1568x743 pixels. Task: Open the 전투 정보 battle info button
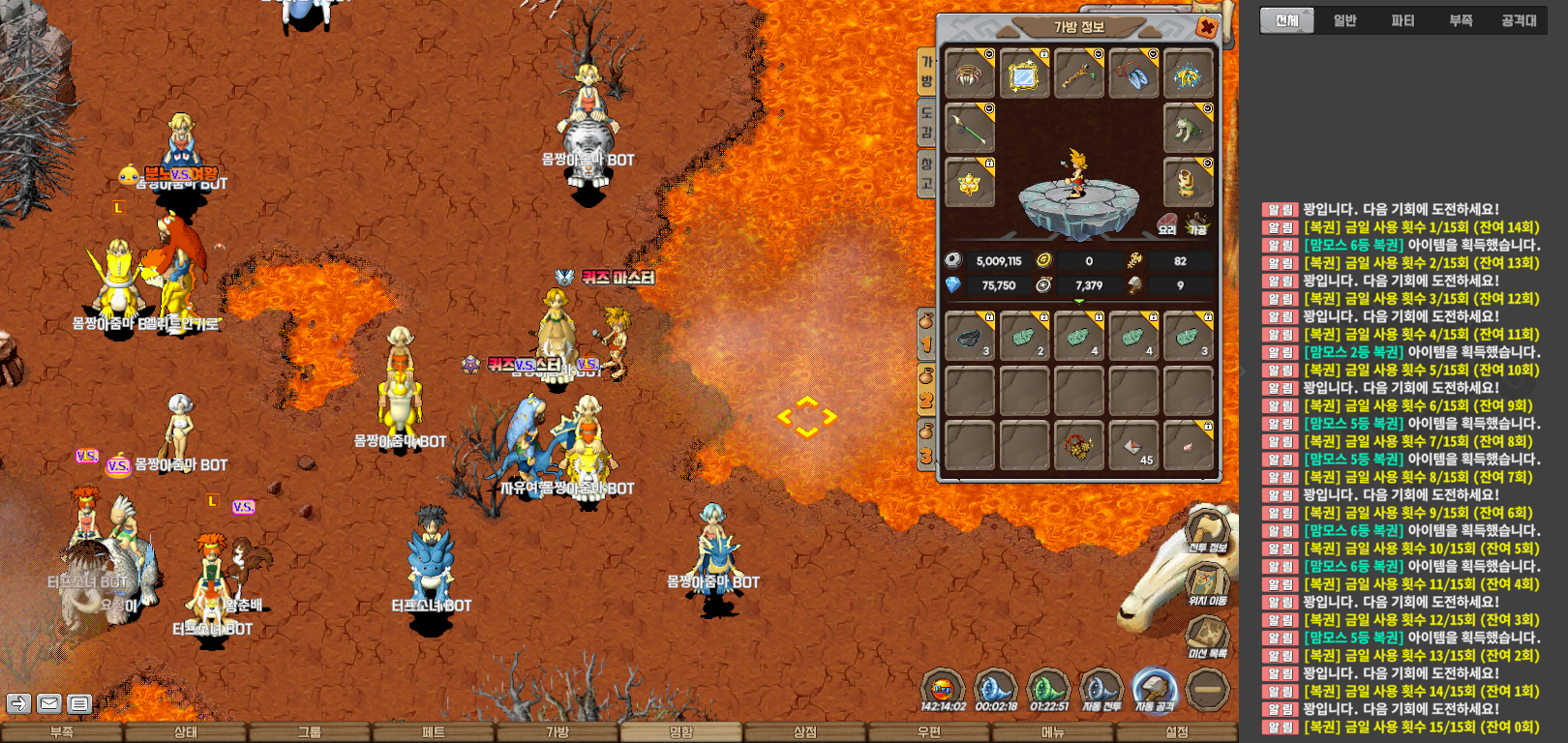[x=1207, y=530]
